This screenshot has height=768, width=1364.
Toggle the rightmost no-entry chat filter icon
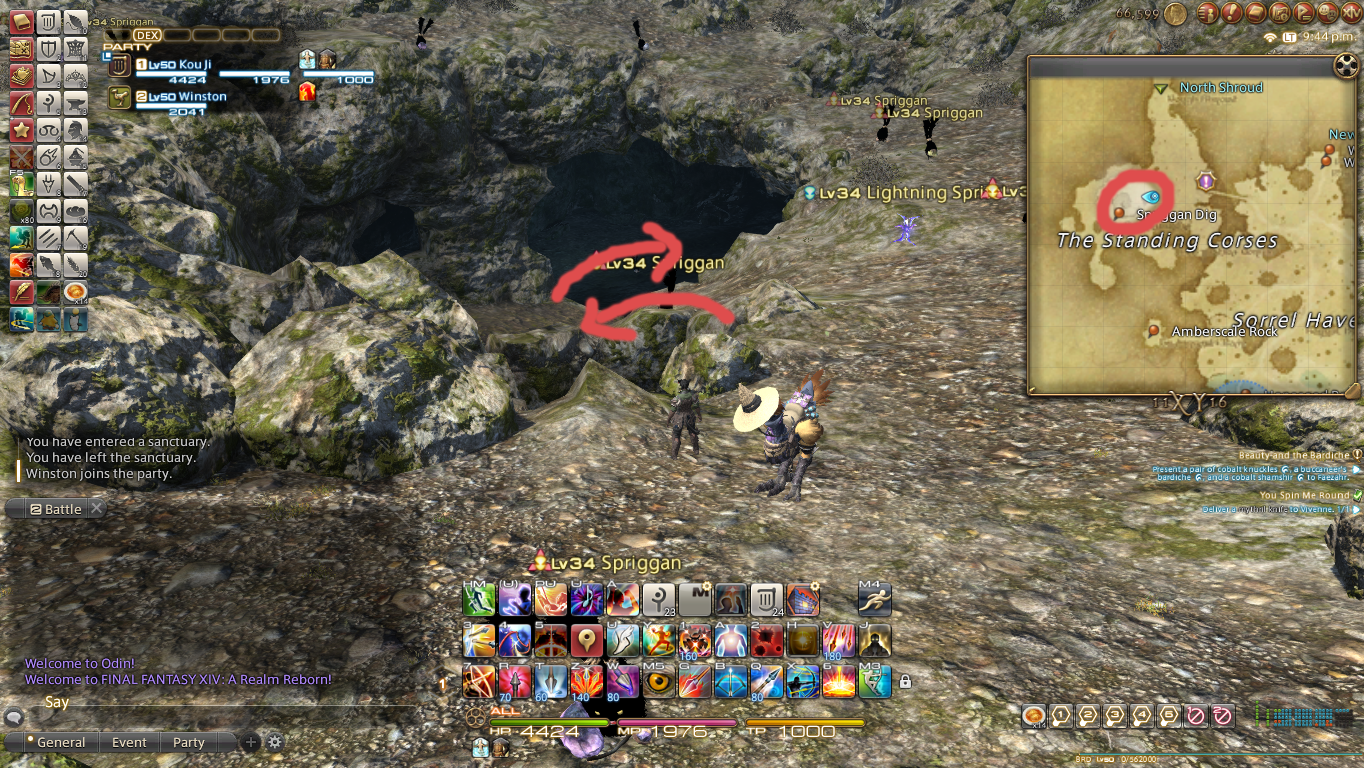click(x=1222, y=716)
